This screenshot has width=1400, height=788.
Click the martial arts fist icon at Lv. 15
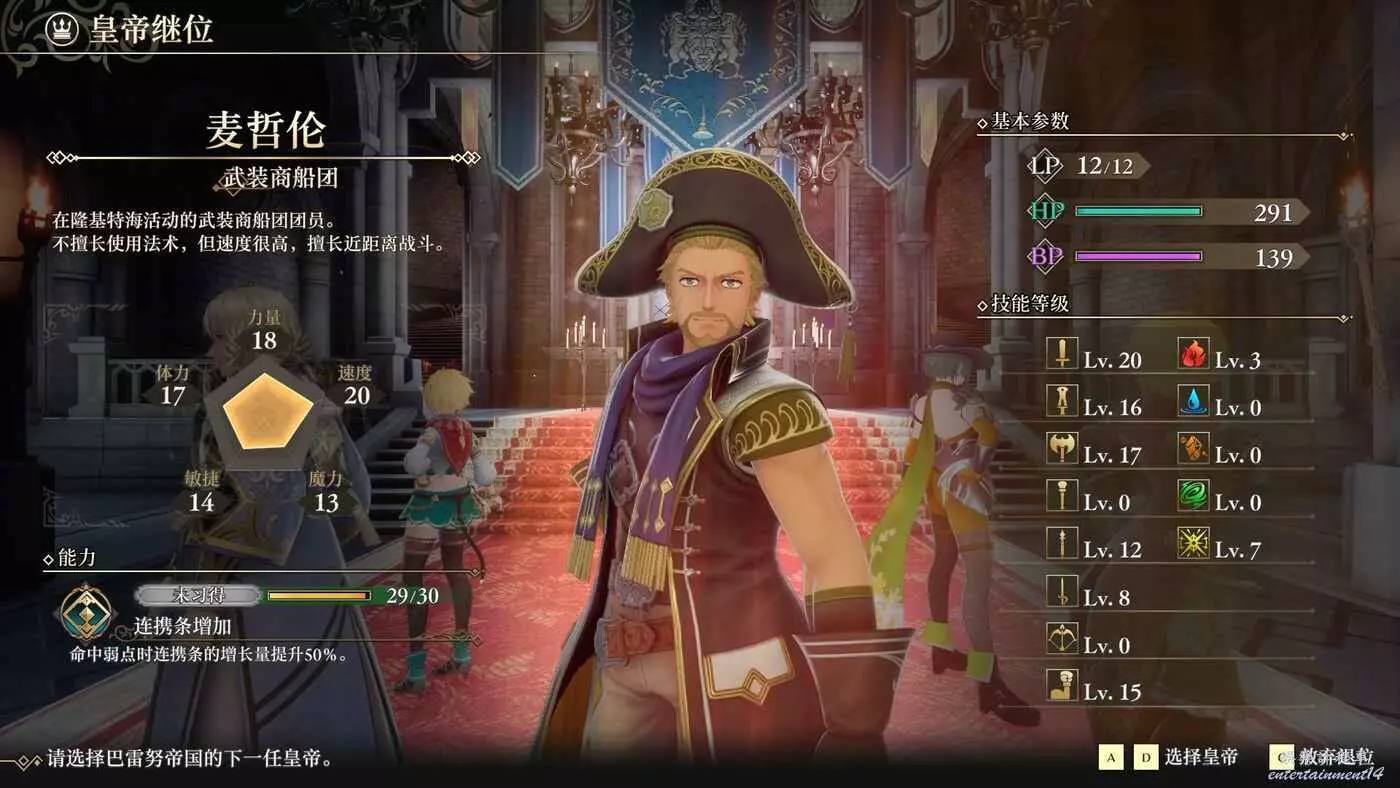pos(1061,685)
